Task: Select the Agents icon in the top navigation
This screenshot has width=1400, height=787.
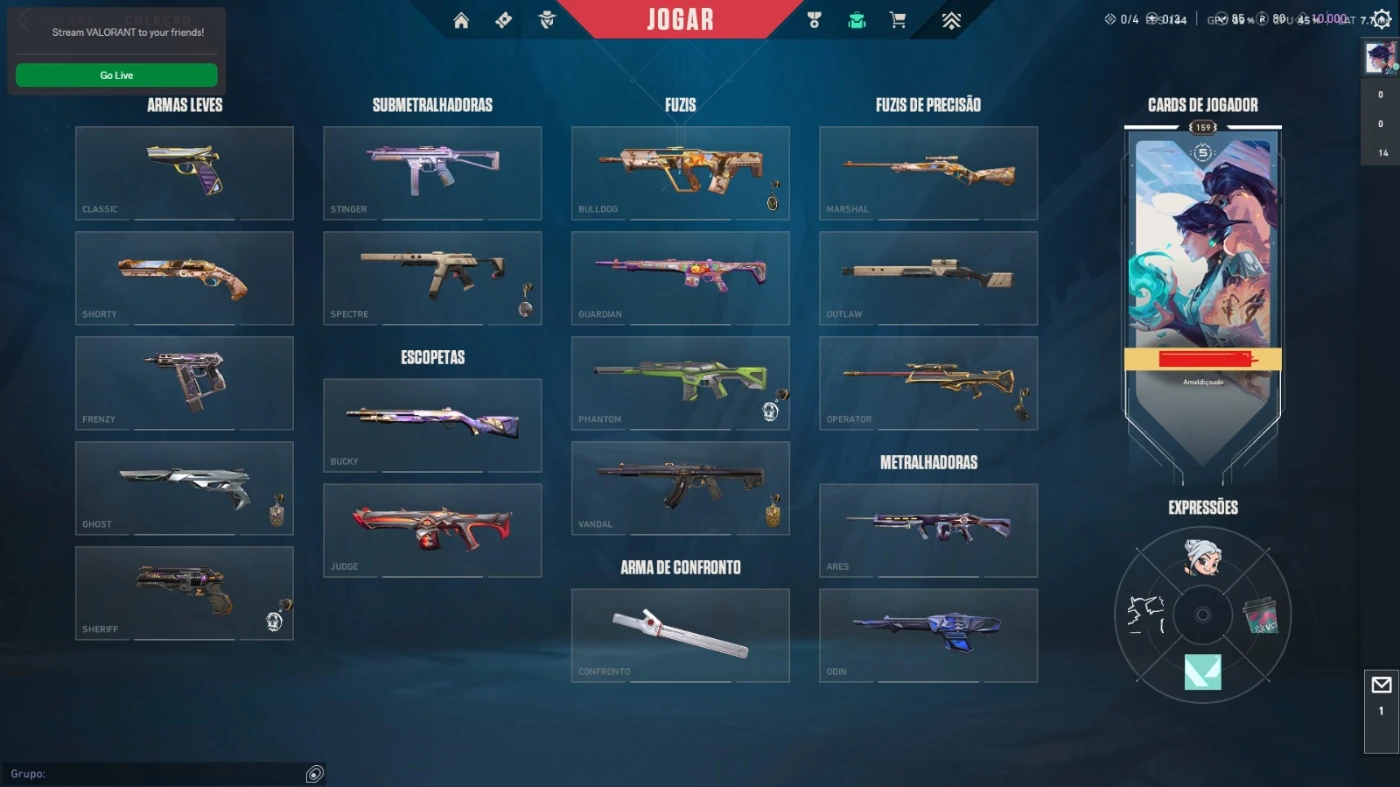Action: pos(547,19)
